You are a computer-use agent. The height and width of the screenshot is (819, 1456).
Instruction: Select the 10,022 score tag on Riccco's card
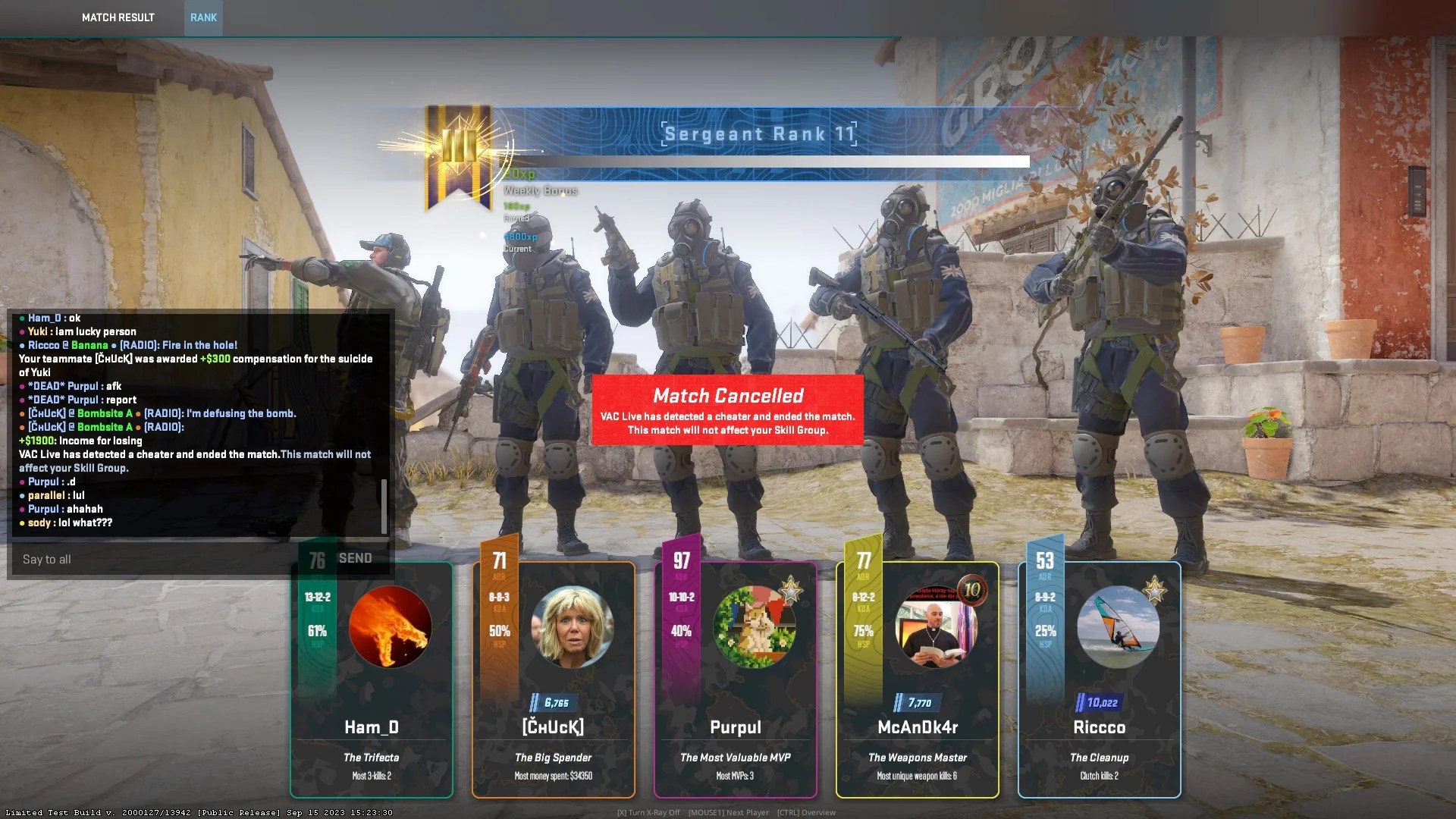point(1100,702)
